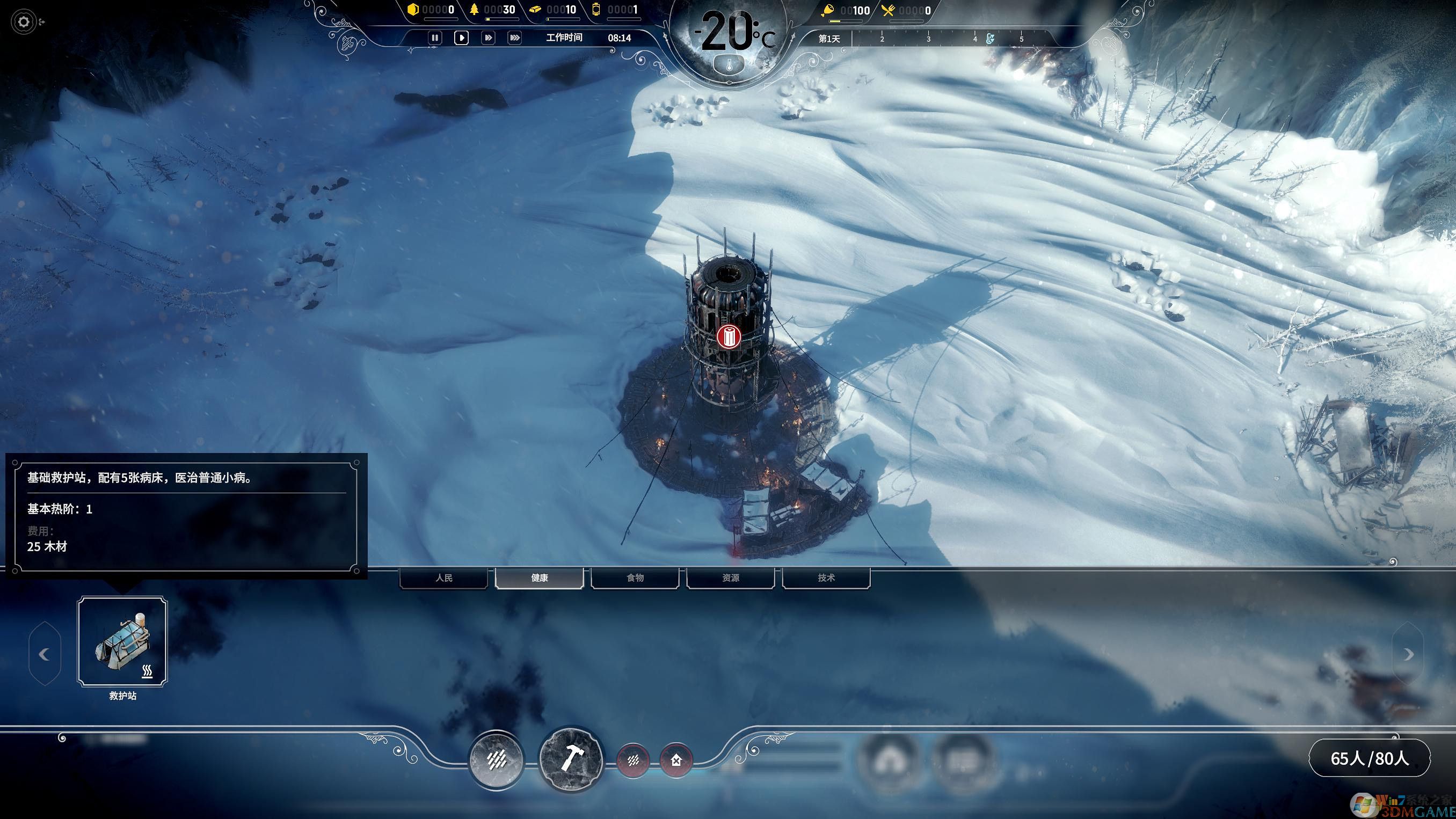Screen dimensions: 1456x819
Task: Choose the red demolish-building button
Action: (676, 760)
